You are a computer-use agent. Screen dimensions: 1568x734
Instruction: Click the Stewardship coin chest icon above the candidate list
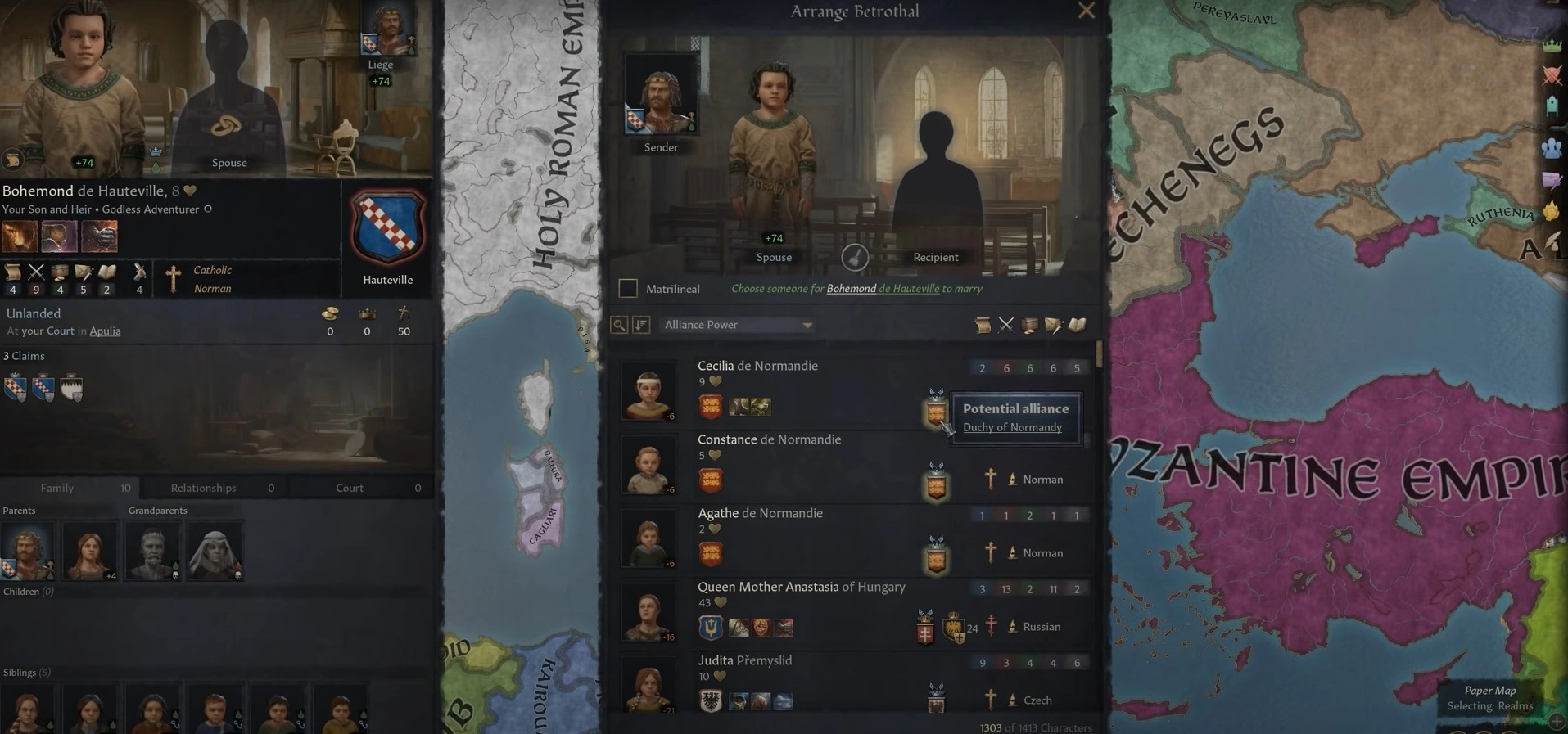pos(1030,325)
